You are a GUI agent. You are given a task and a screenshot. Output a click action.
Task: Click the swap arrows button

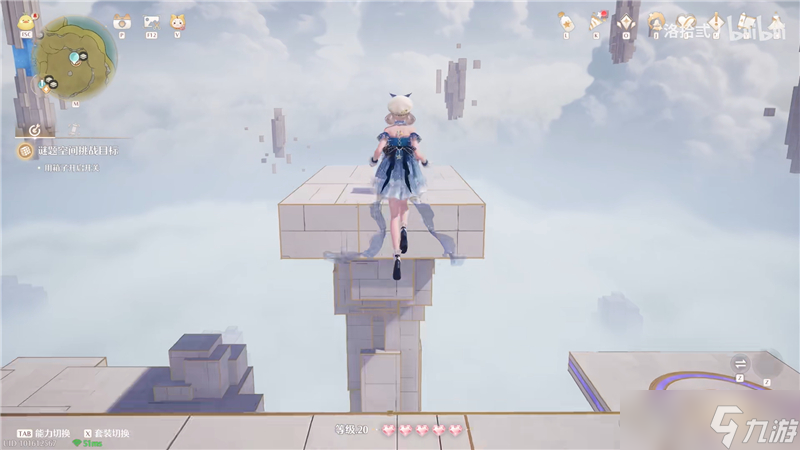point(741,363)
